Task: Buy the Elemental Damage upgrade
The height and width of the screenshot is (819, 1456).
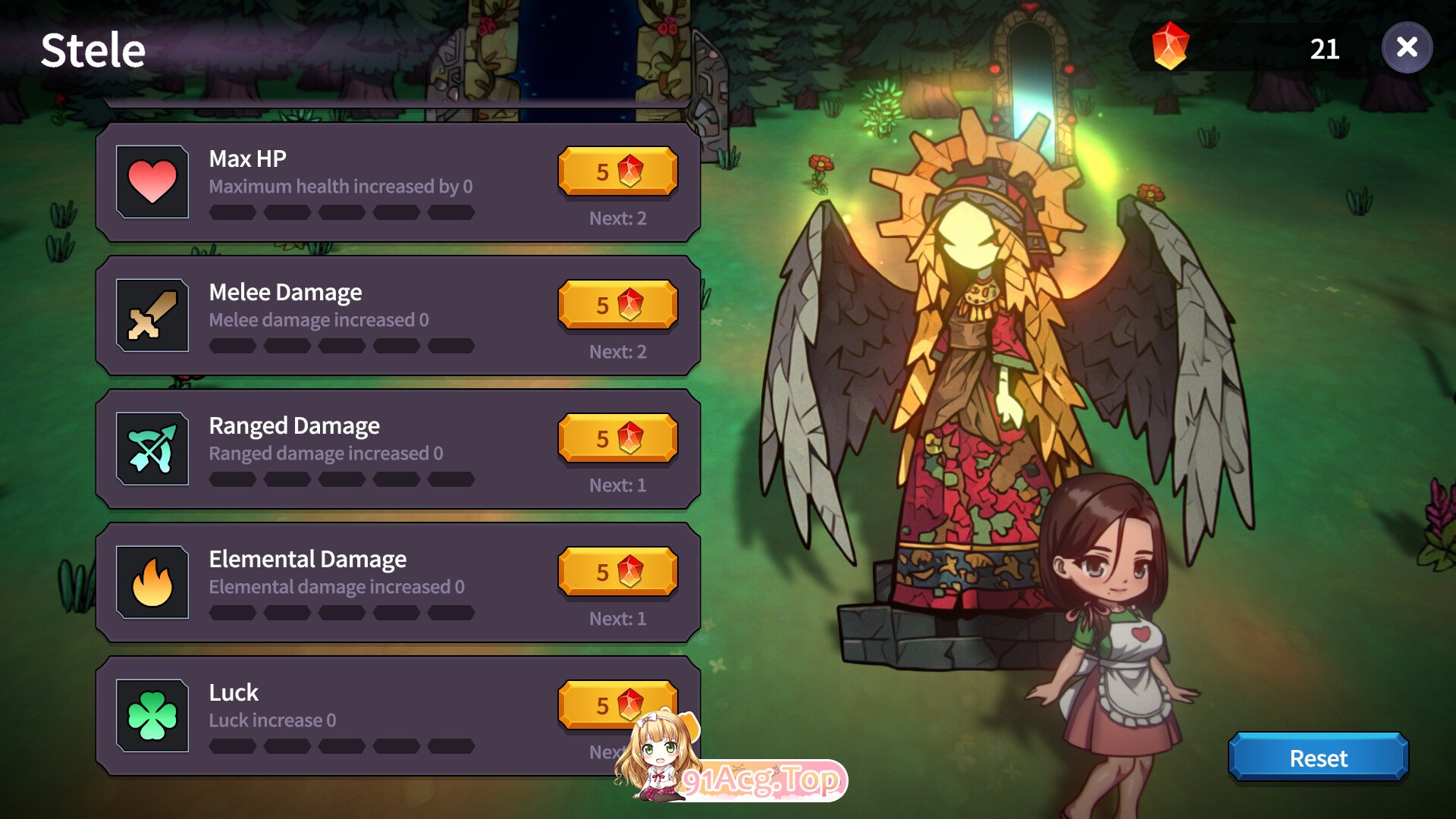Action: point(617,572)
